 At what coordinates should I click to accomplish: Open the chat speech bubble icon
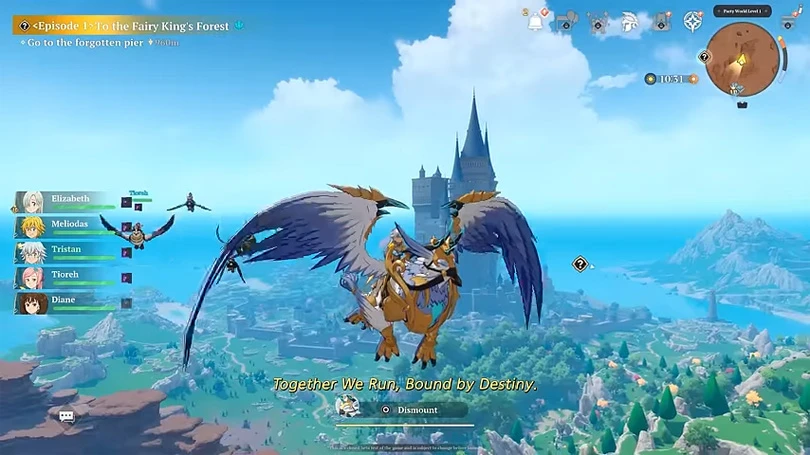click(67, 416)
